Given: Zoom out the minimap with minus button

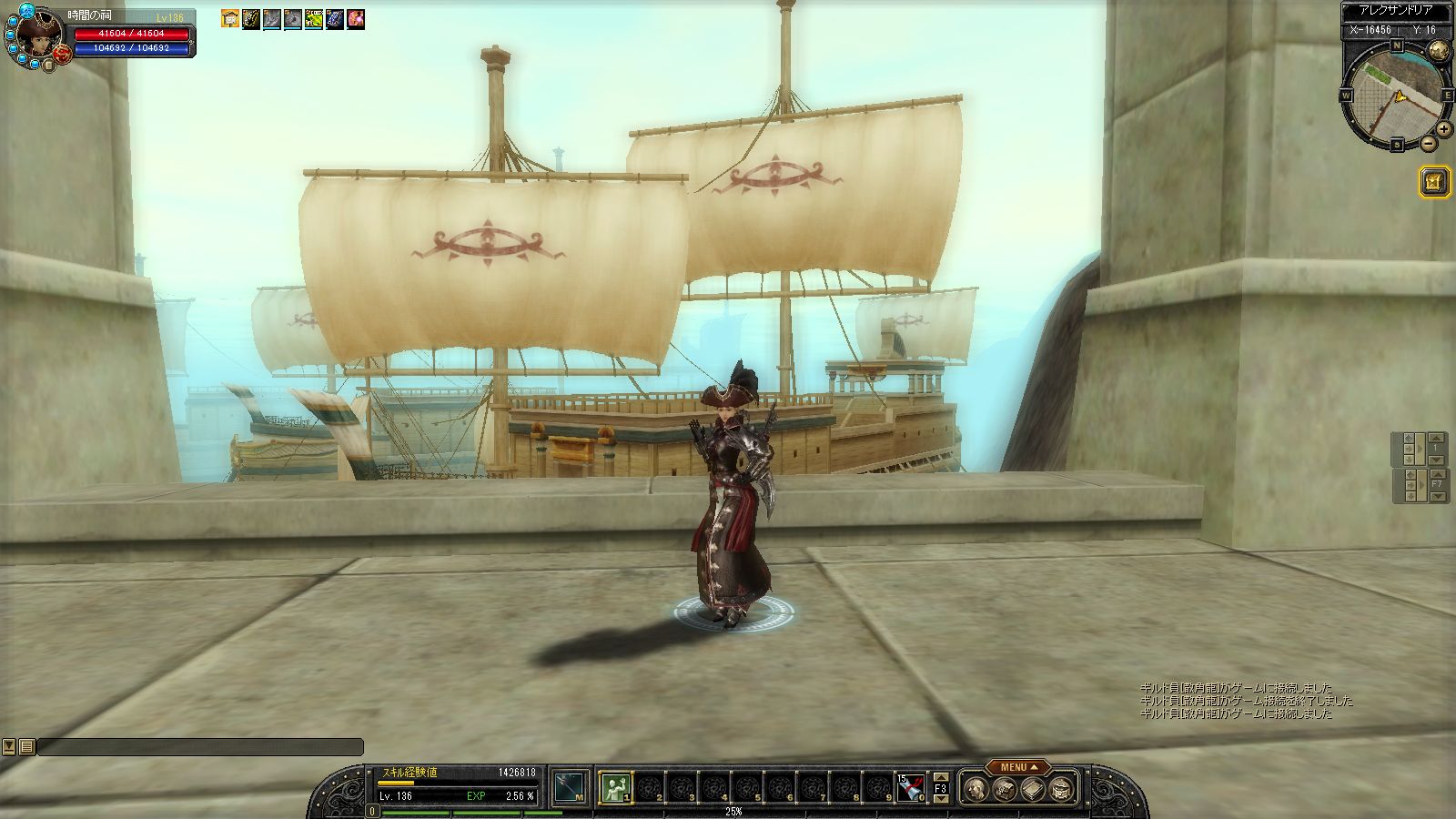Looking at the screenshot, I should pyautogui.click(x=1429, y=143).
